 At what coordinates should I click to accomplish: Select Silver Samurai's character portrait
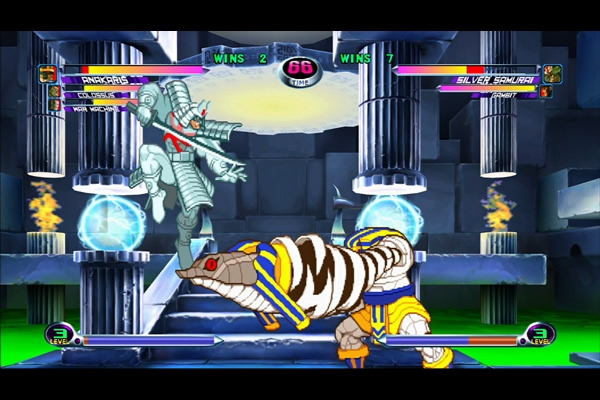(553, 73)
